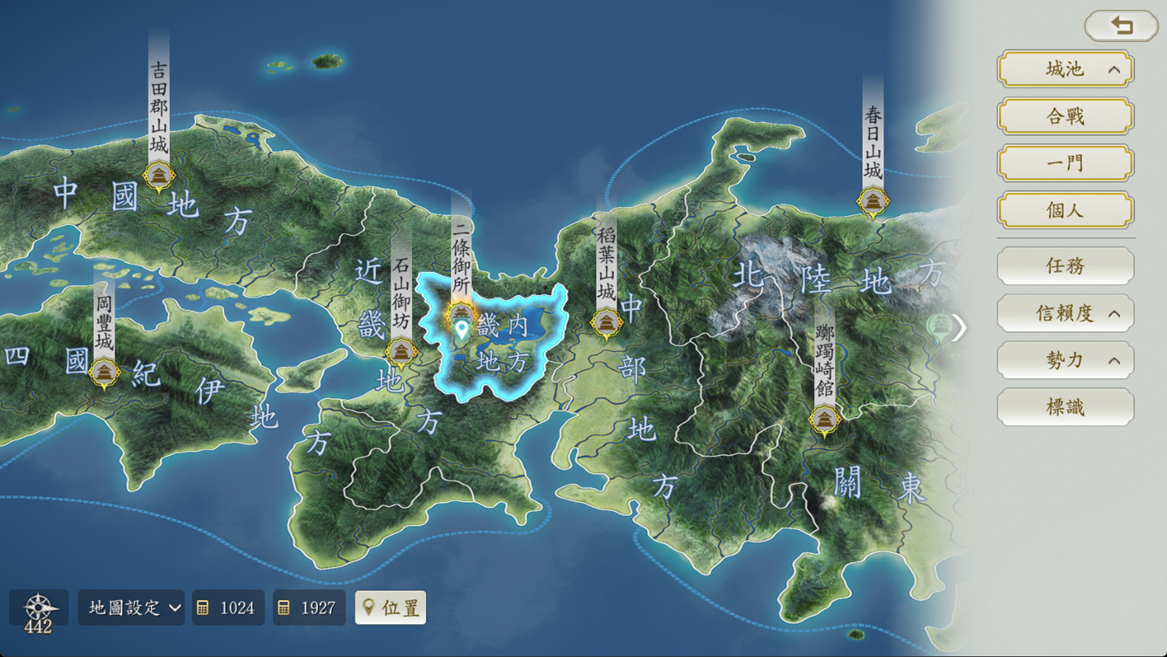Select the 躑躅崎館 castle marker
The height and width of the screenshot is (657, 1167).
pyautogui.click(x=824, y=420)
